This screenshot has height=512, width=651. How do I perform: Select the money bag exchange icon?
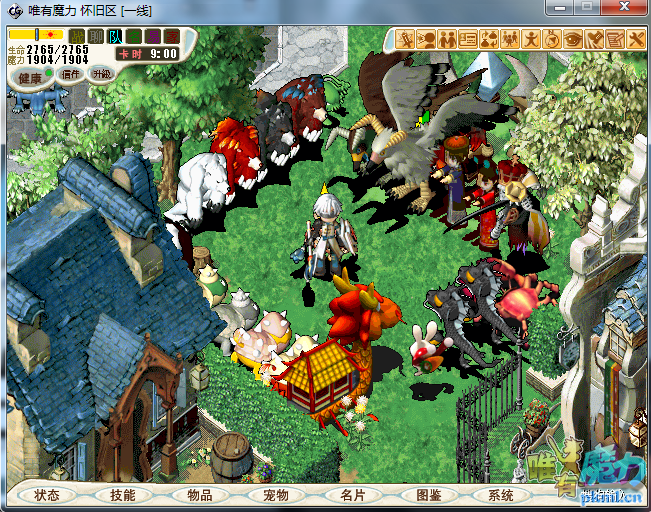pos(490,39)
